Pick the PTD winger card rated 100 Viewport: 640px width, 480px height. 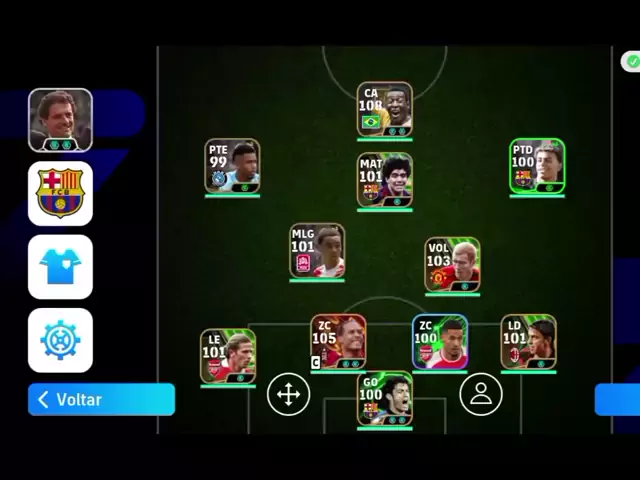tap(537, 166)
